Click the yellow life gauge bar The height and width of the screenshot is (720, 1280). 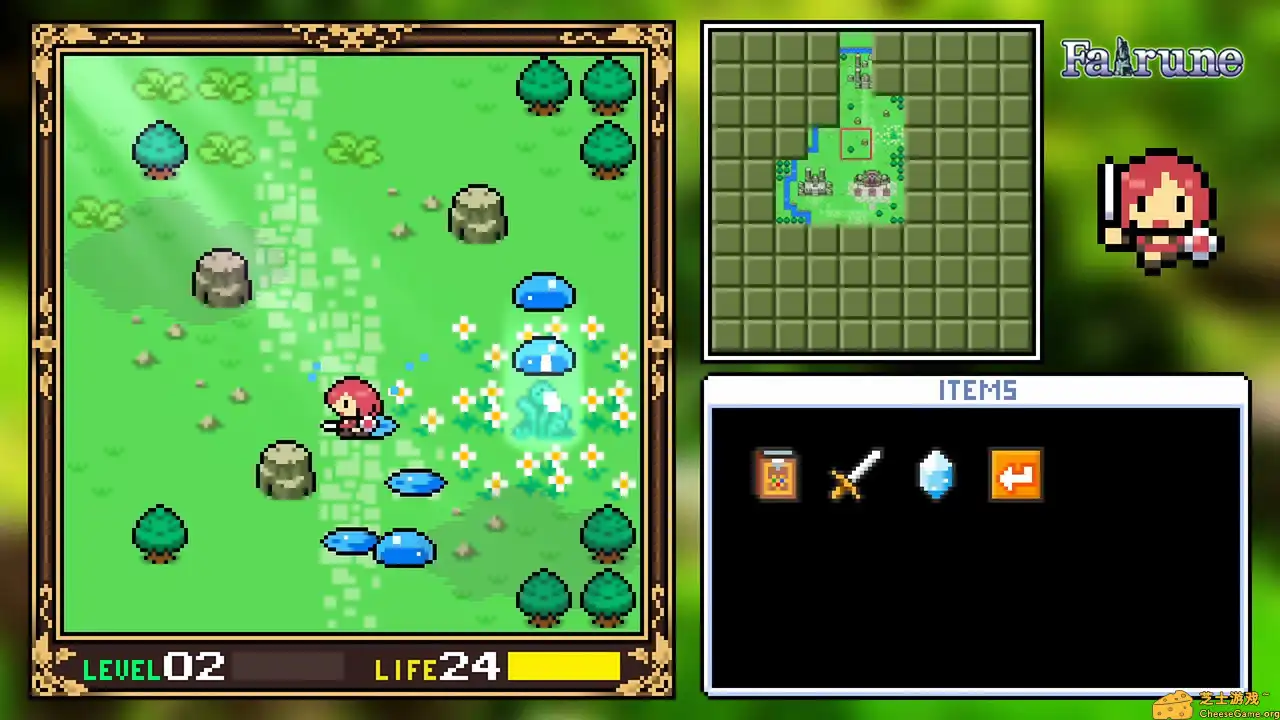[565, 667]
